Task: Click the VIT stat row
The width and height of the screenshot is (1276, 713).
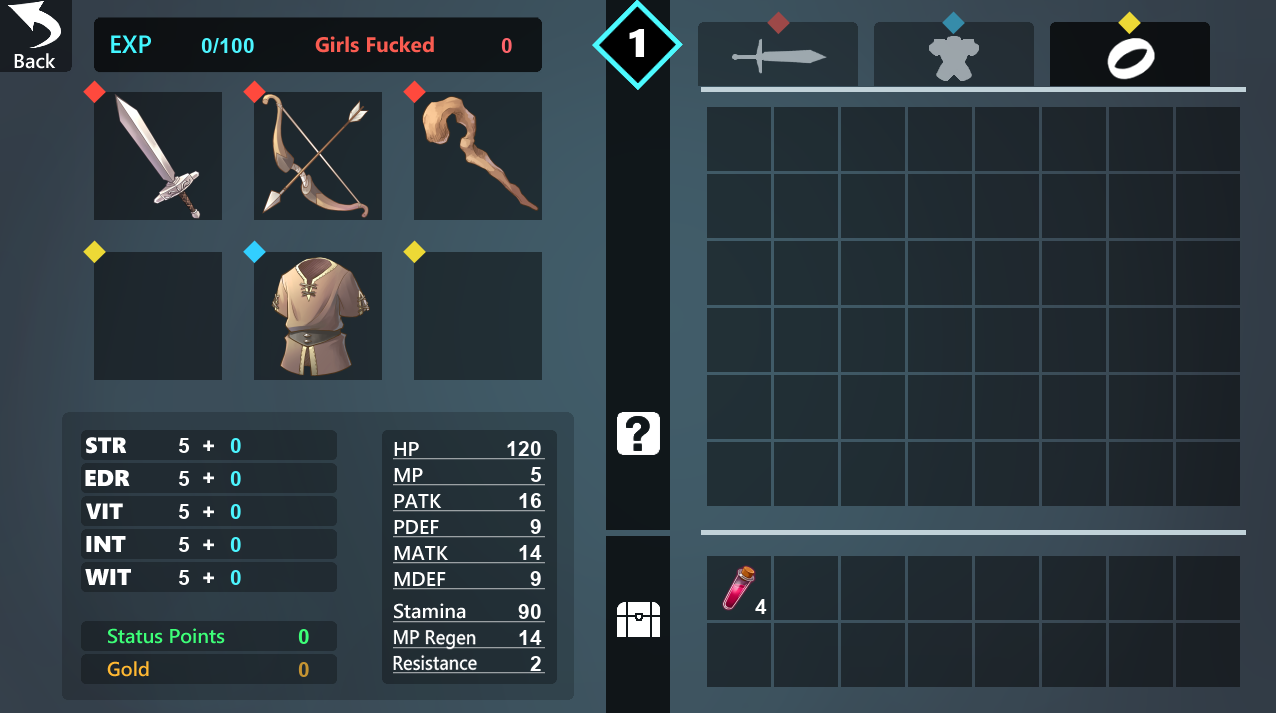Action: [209, 512]
